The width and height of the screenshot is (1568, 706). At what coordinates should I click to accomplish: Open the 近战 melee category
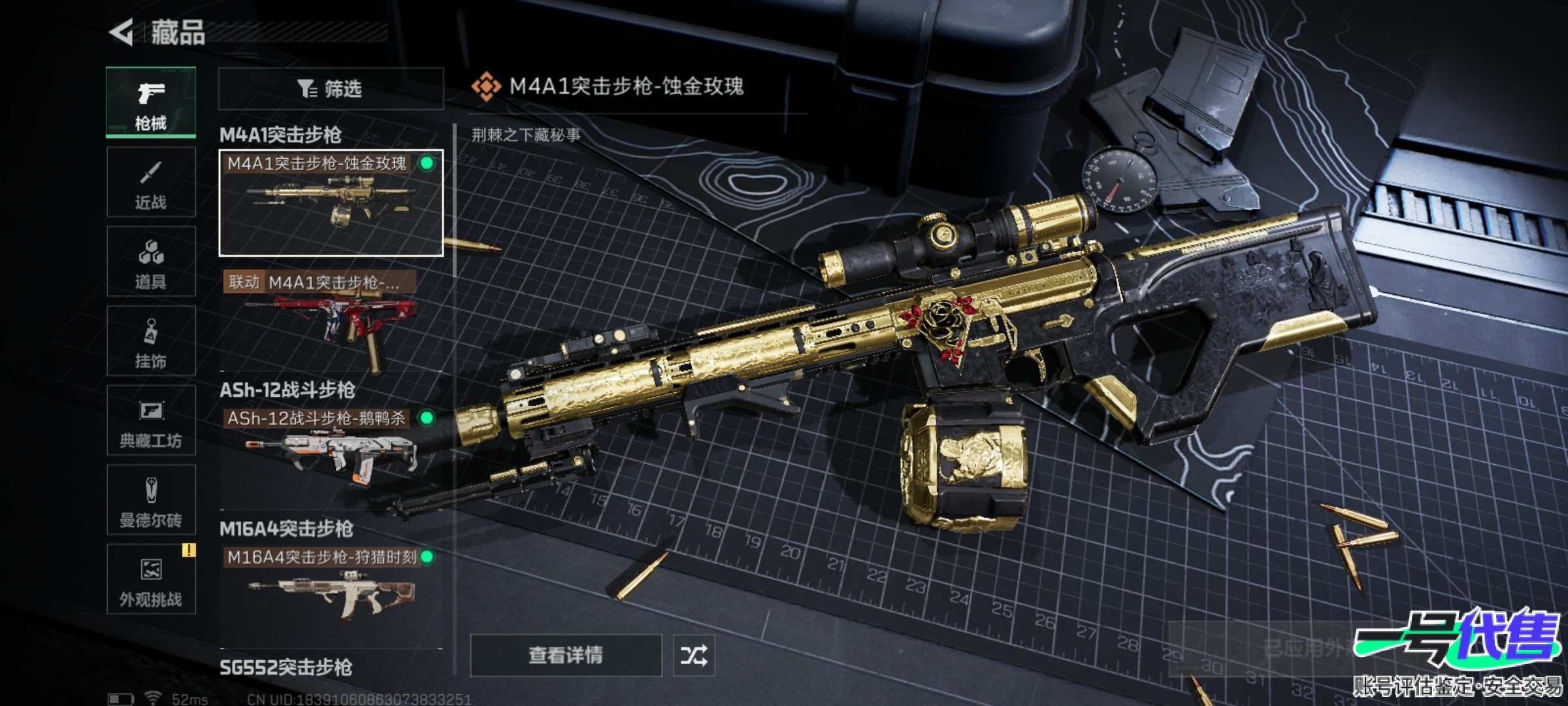click(x=151, y=182)
